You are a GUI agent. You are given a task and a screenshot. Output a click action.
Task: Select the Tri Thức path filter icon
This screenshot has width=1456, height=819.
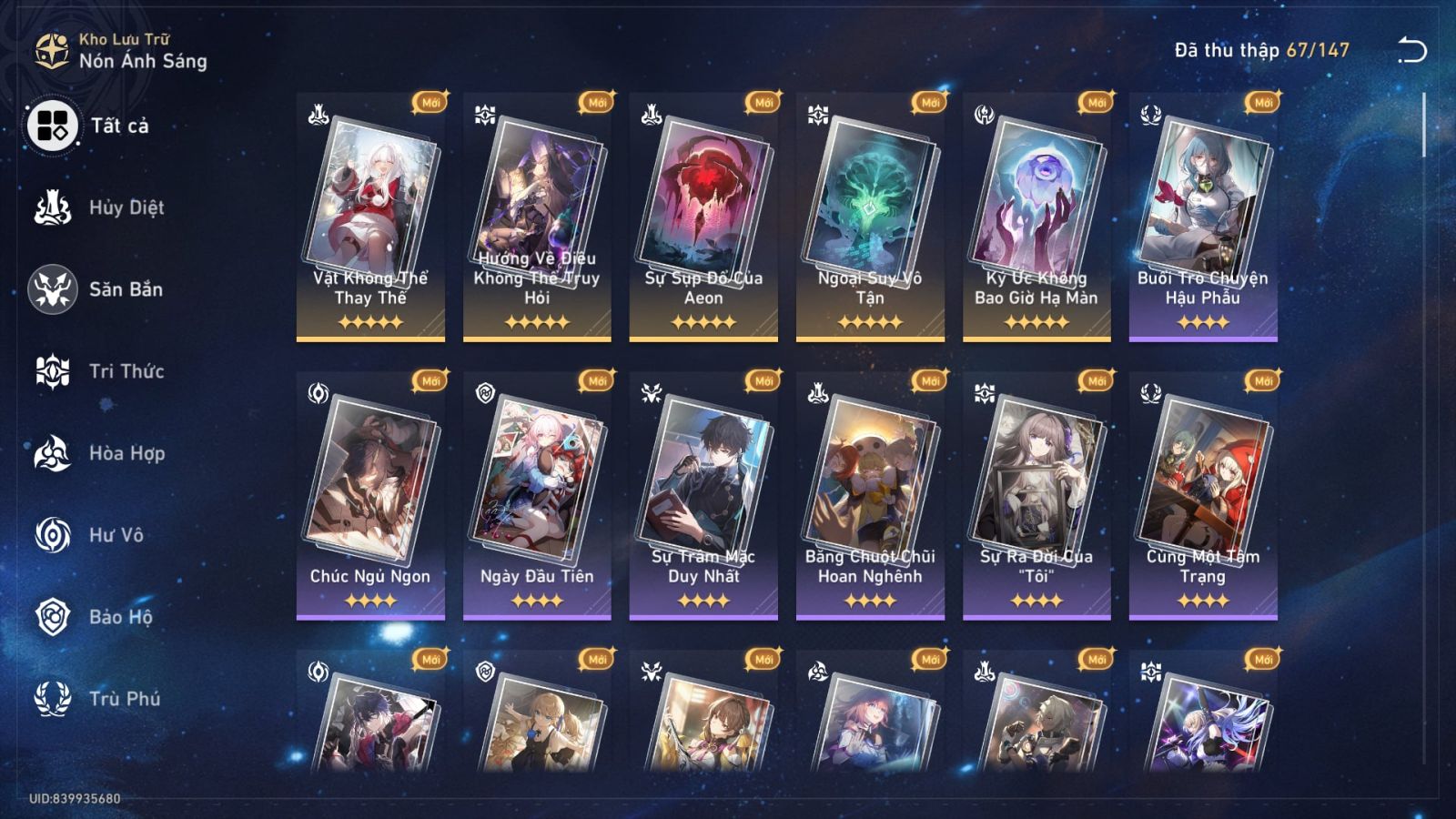53,371
